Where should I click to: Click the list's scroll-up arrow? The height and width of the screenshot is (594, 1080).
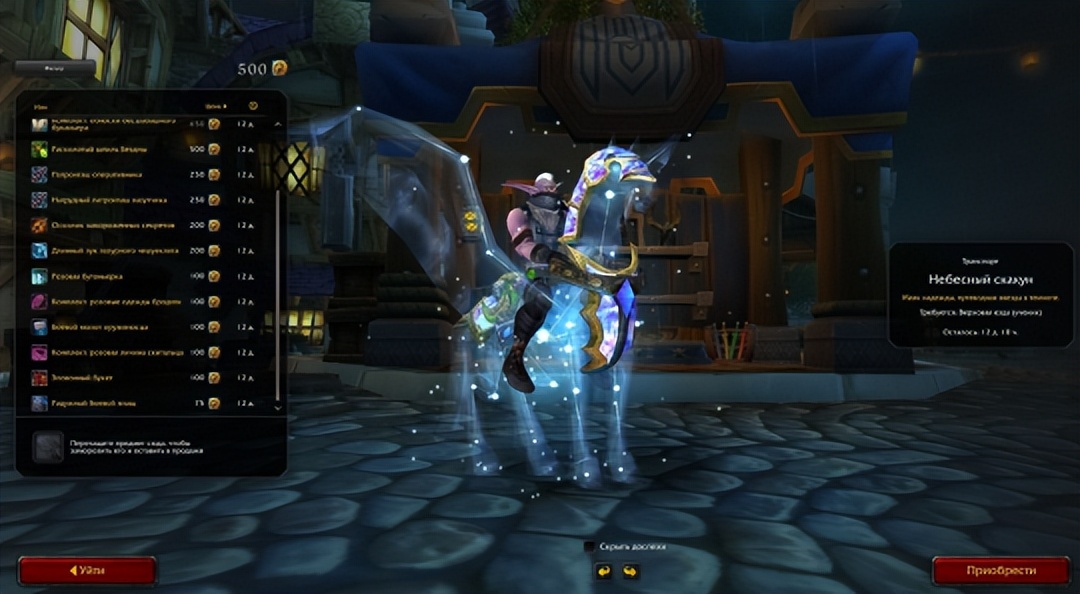pyautogui.click(x=278, y=125)
